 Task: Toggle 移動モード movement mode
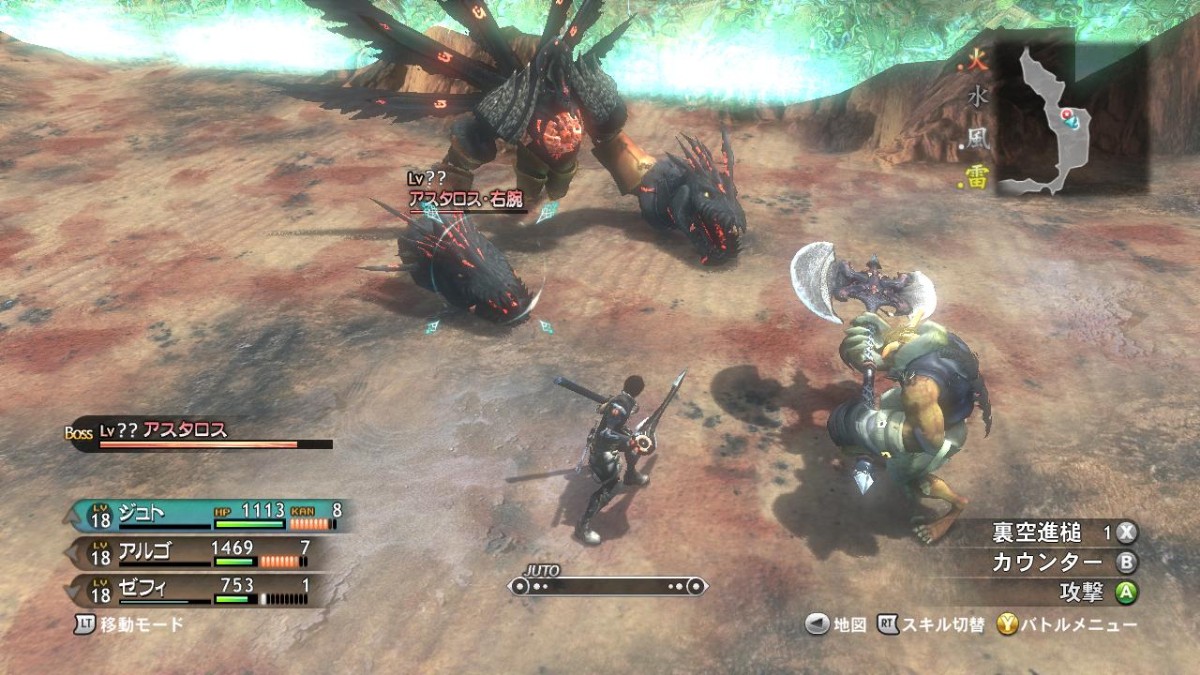point(130,625)
